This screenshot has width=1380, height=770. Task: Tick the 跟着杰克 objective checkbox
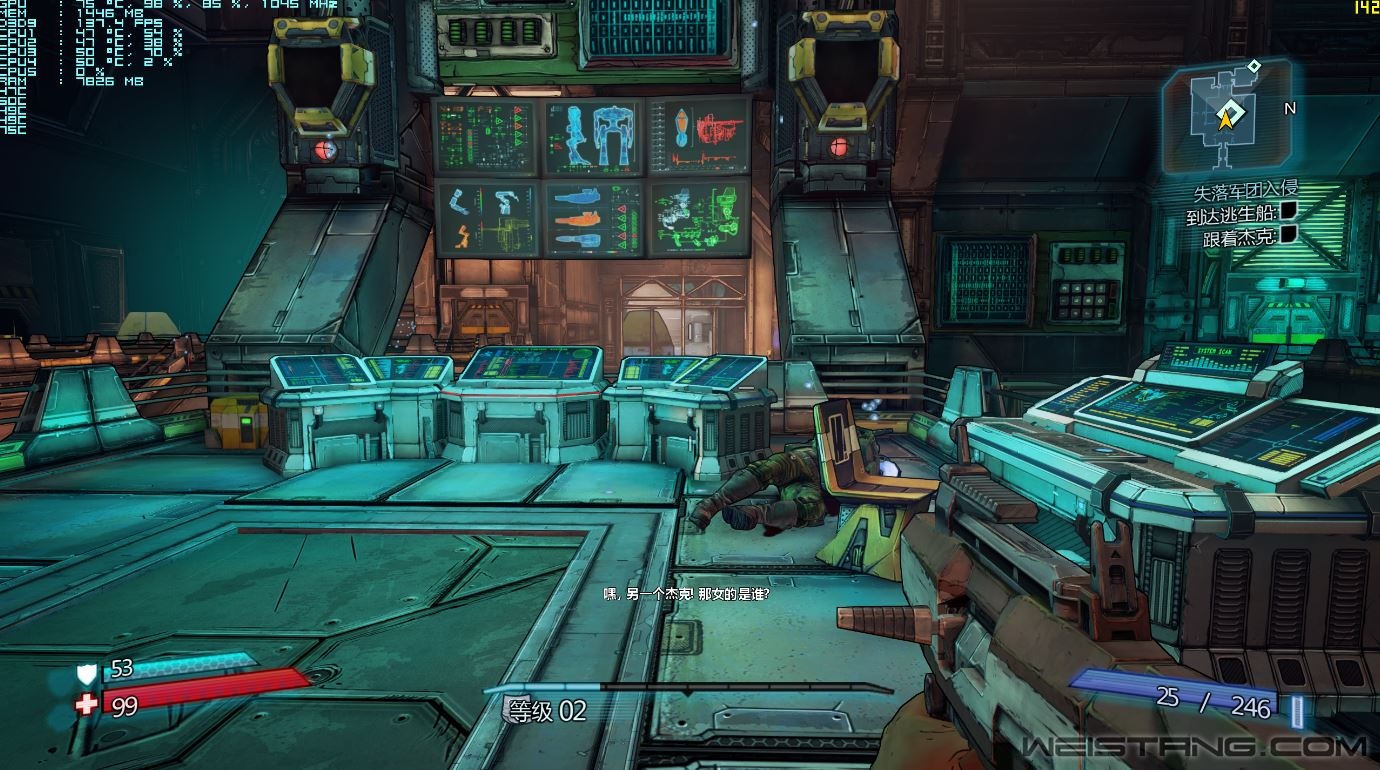1288,235
